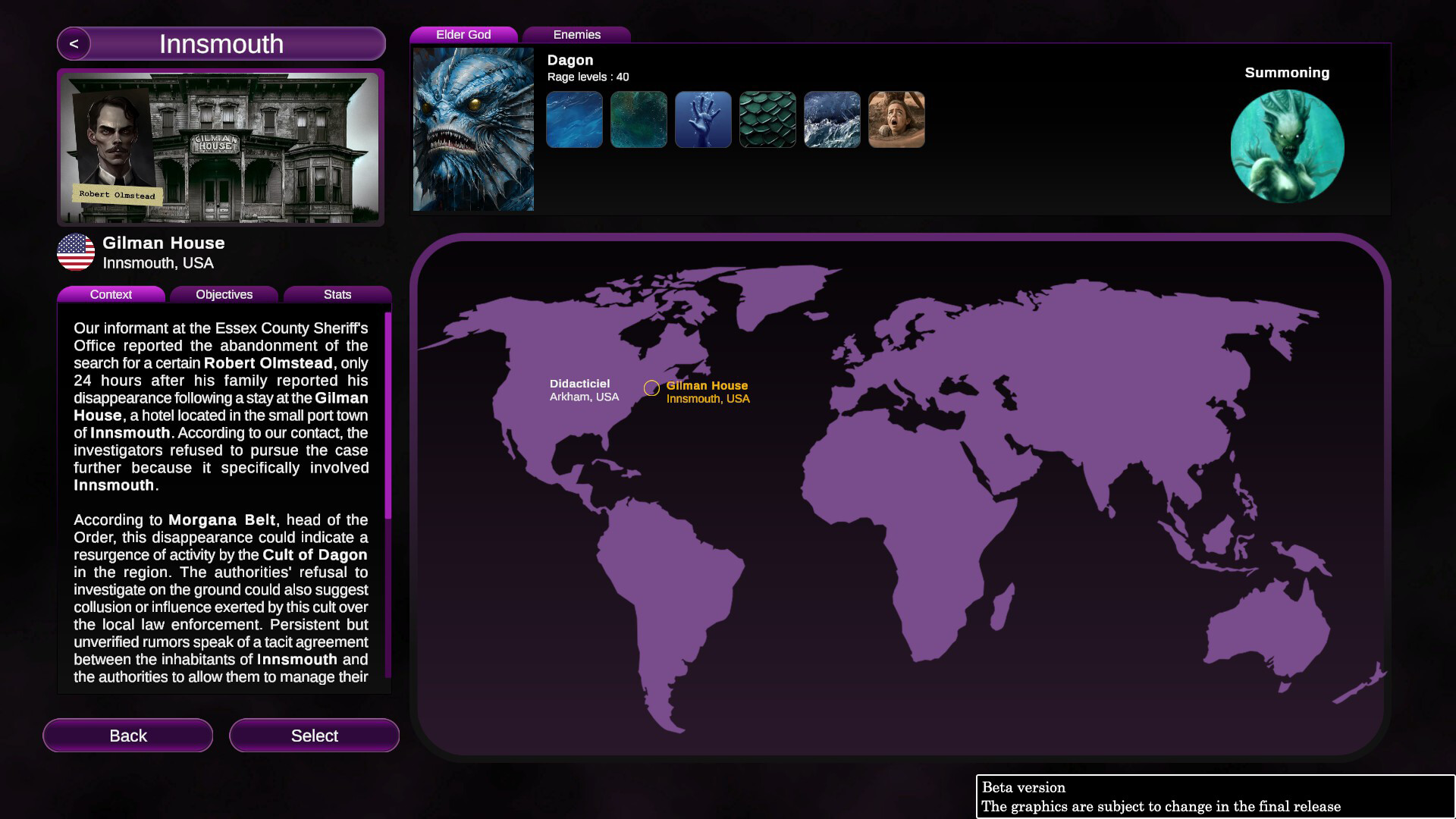Select the blue water currents power icon

574,119
